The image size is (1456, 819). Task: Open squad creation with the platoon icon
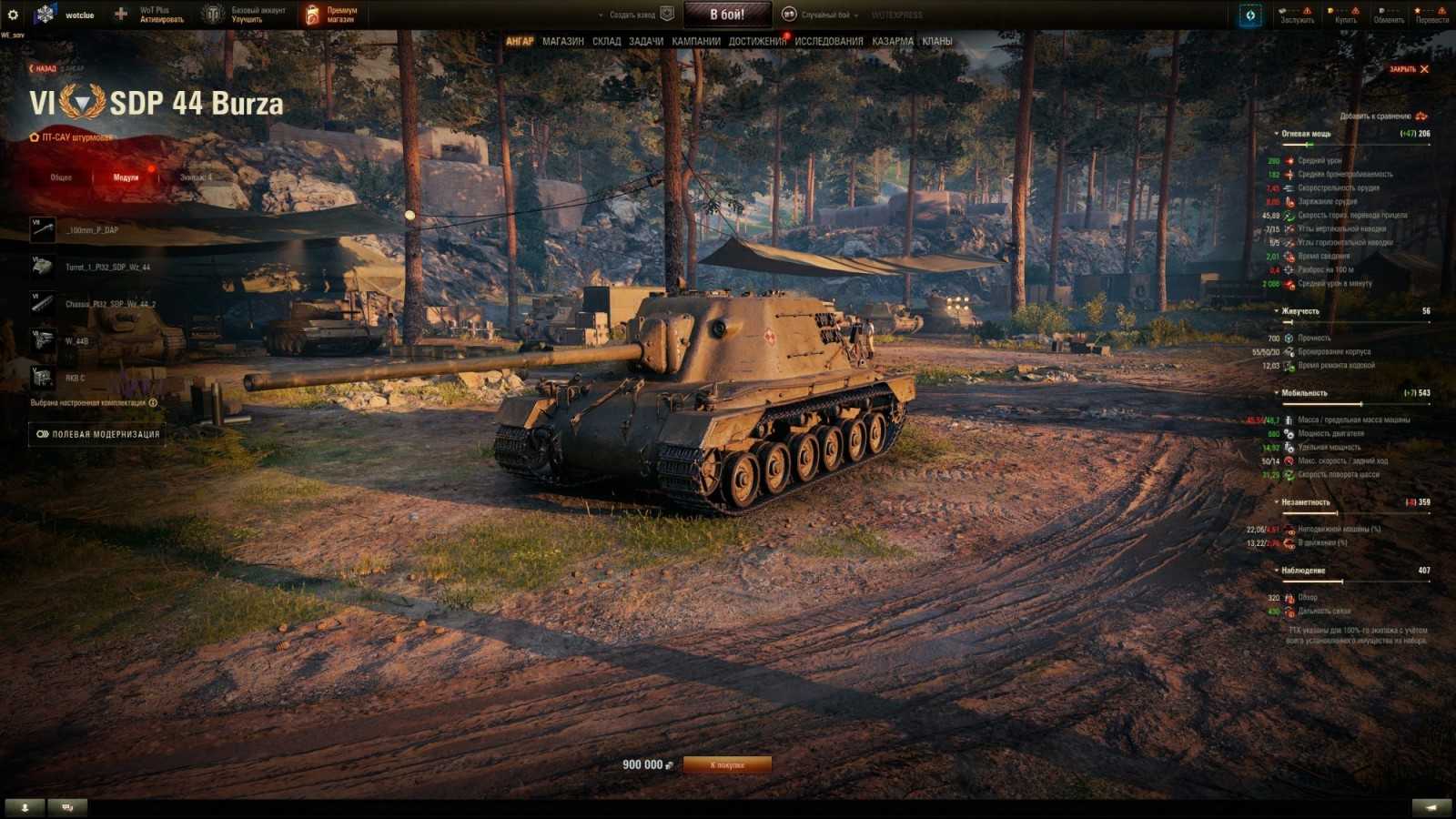click(x=667, y=14)
